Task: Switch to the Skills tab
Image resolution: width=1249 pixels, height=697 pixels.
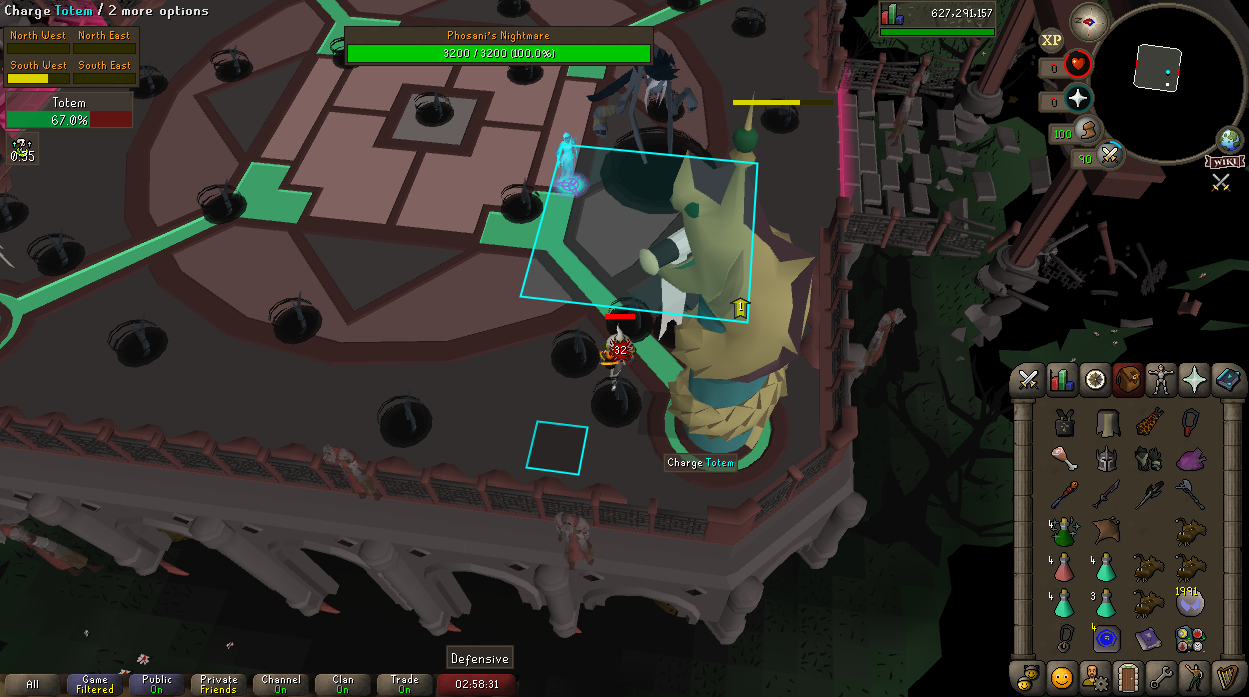Action: [x=1061, y=380]
